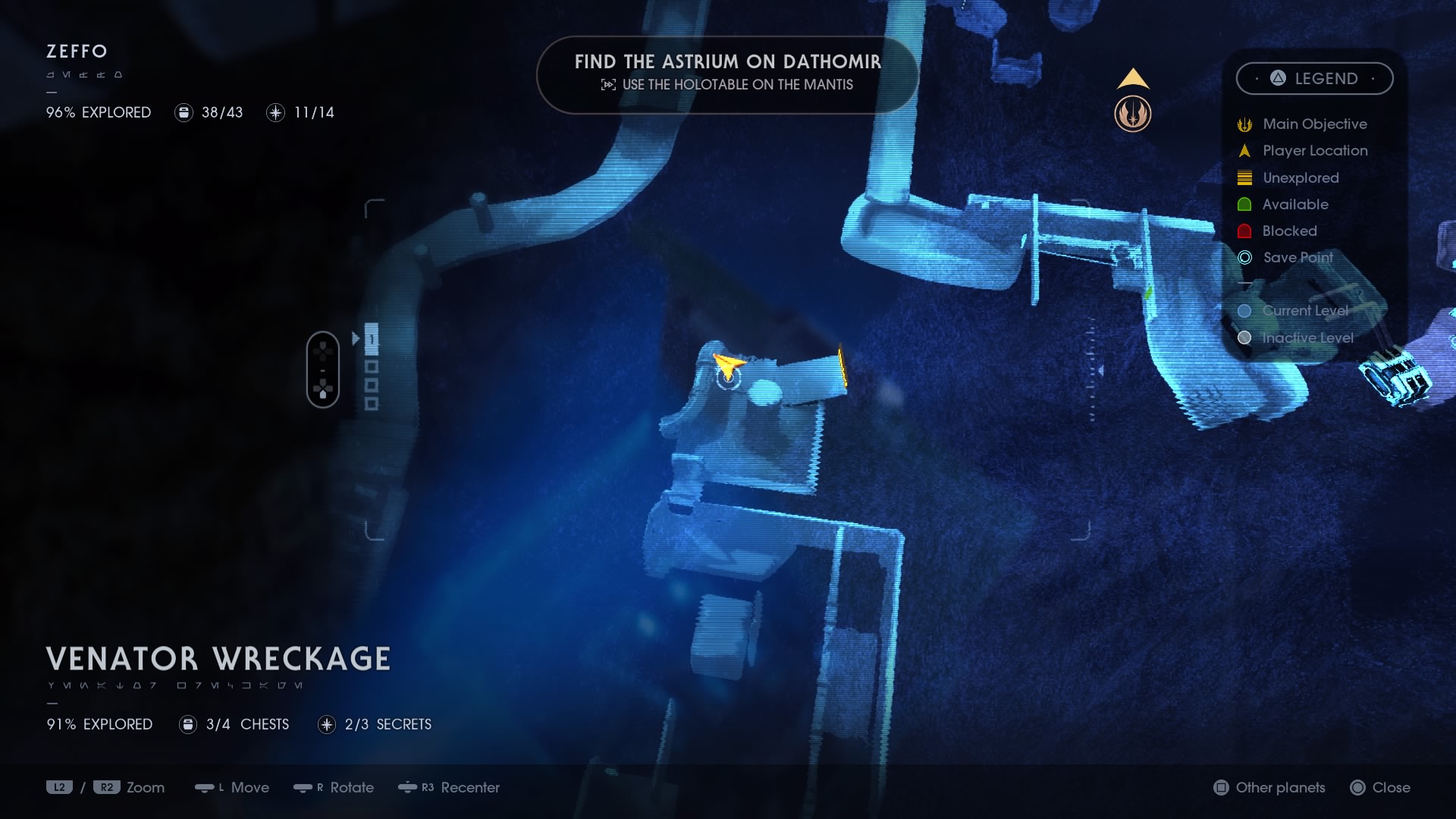Toggle the Inactive Level indicator
Viewport: 1456px width, 819px height.
click(x=1244, y=337)
